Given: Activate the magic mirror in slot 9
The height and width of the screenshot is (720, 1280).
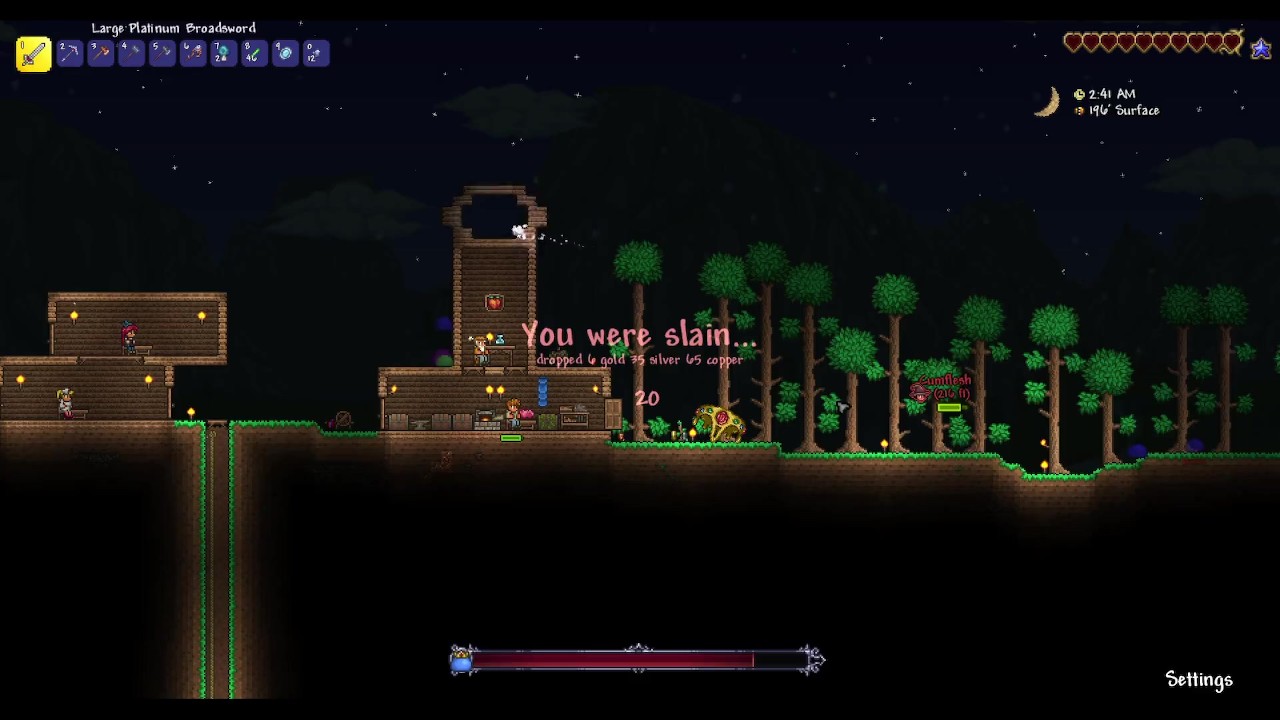Looking at the screenshot, I should (x=285, y=53).
